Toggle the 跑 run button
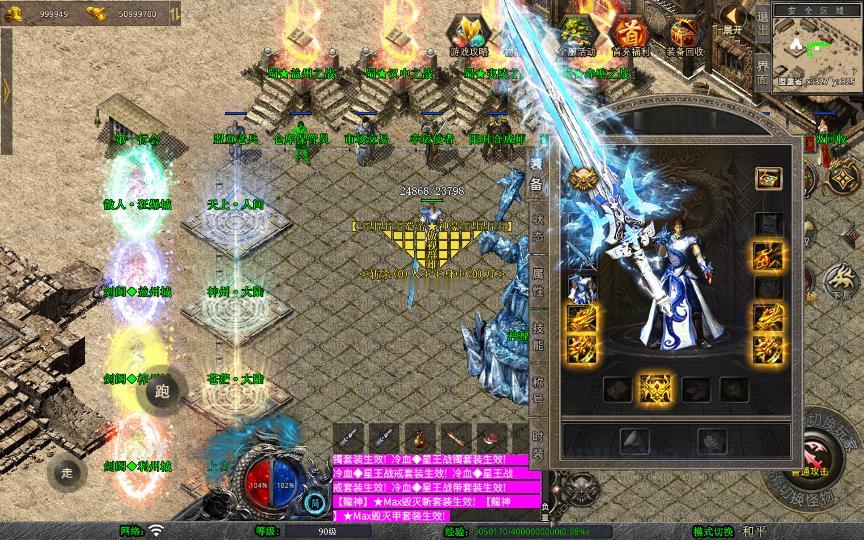864x540 pixels. 165,391
